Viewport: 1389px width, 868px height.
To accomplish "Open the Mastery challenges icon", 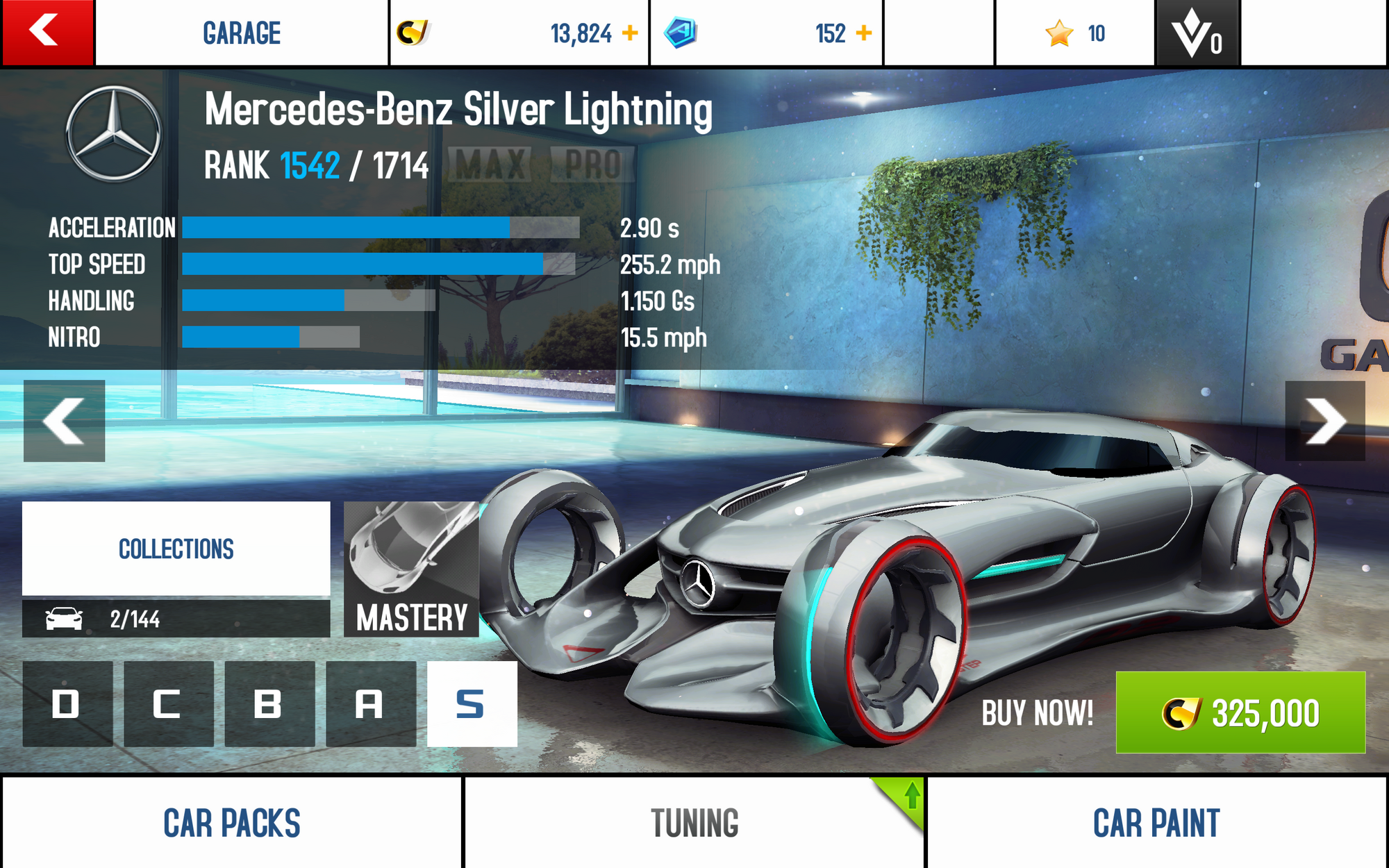I will click(411, 569).
